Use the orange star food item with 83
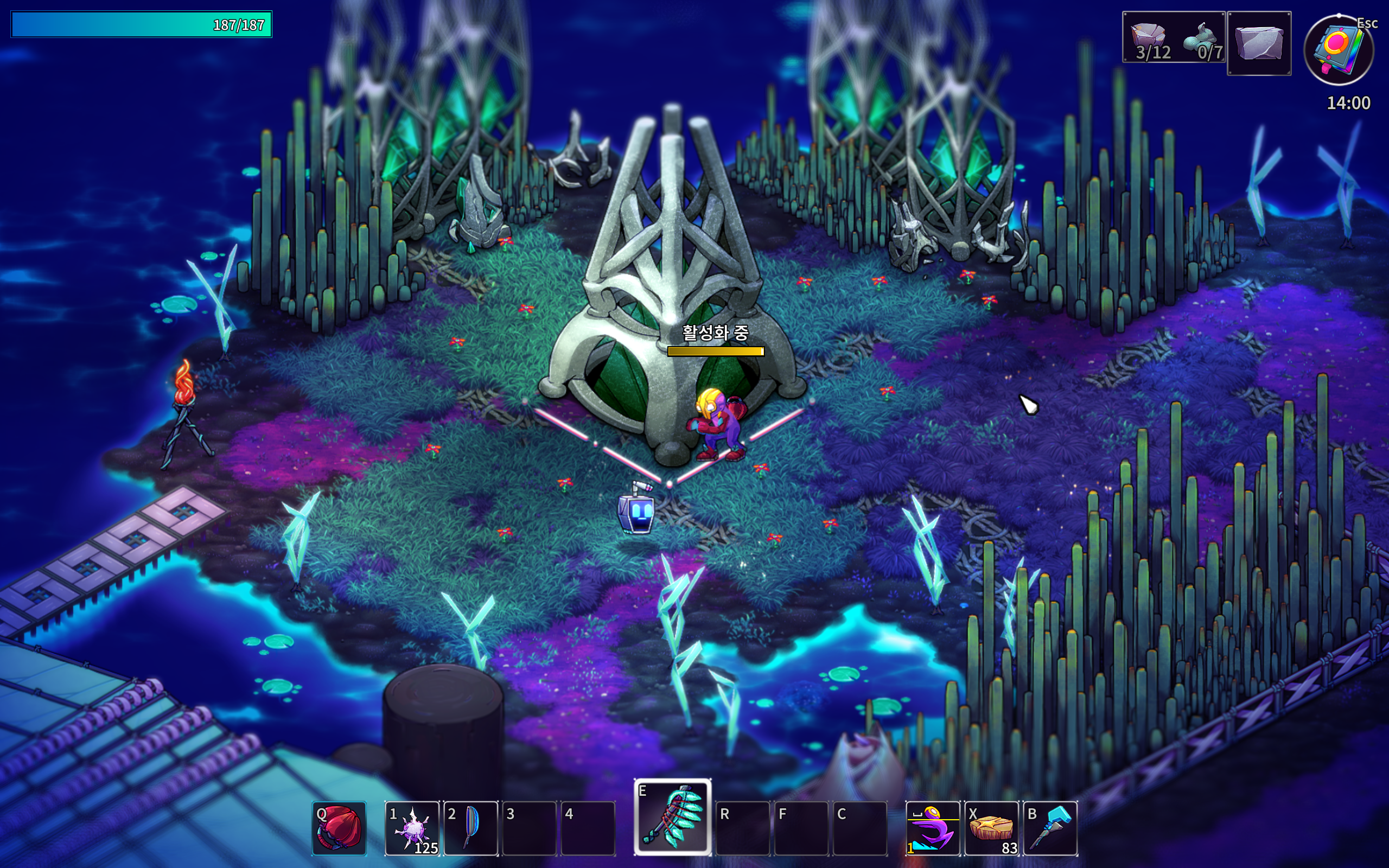Screen dimensions: 1389x868 991,828
